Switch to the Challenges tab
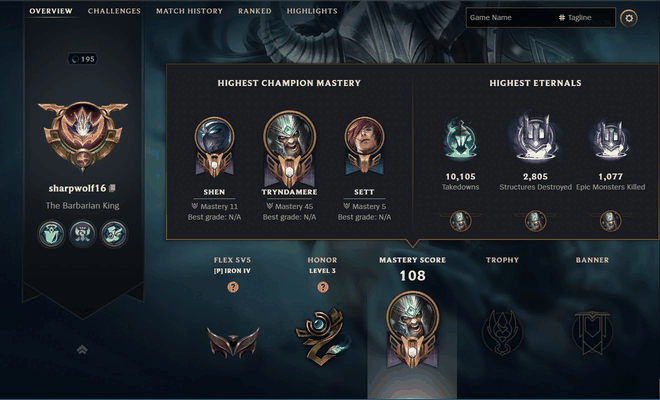660x400 pixels. [x=114, y=11]
